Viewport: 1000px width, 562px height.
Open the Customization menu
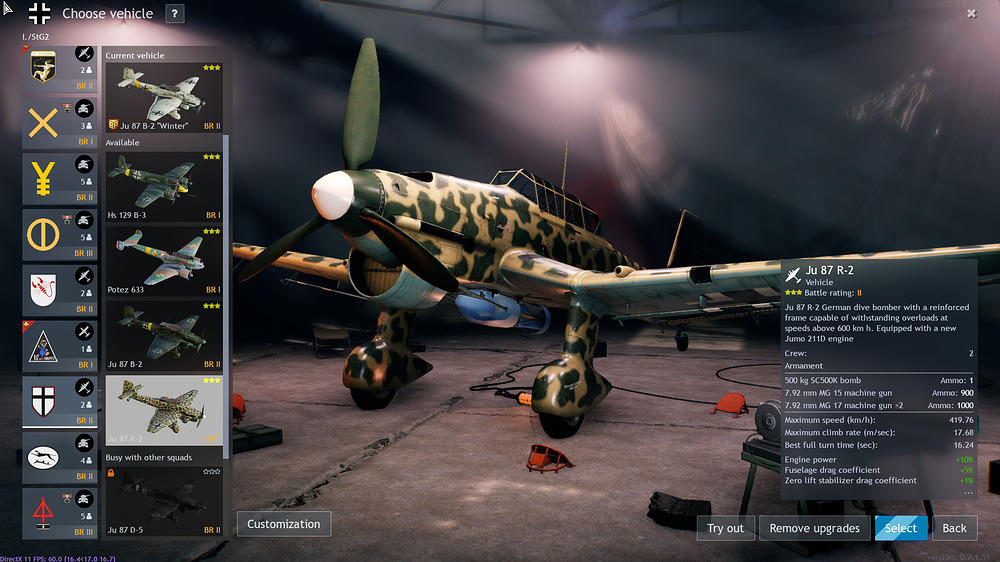point(284,524)
